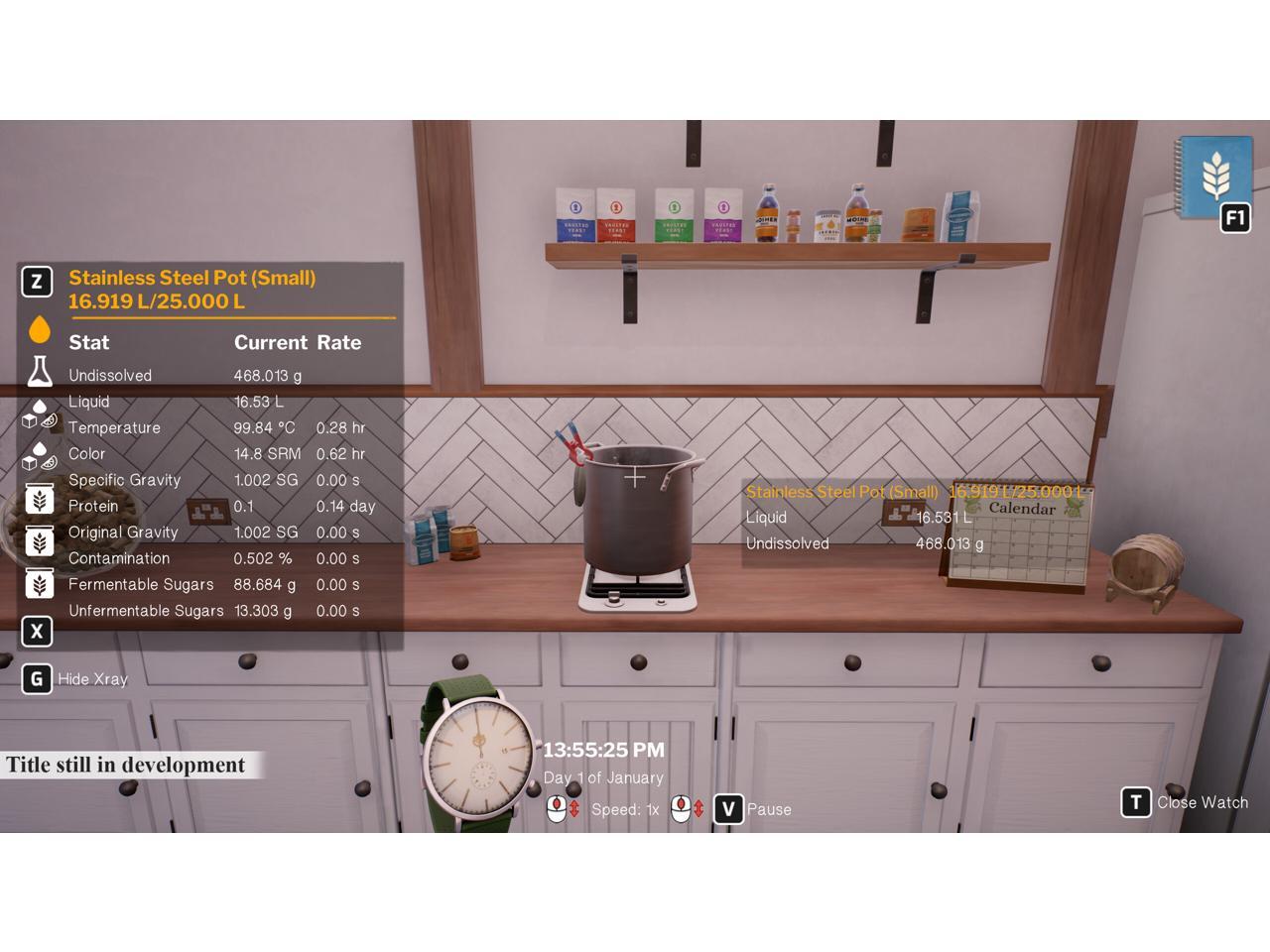Screen dimensions: 1270x952
Task: Open the brewing notebook with wheat icon
Action: pos(1213,178)
